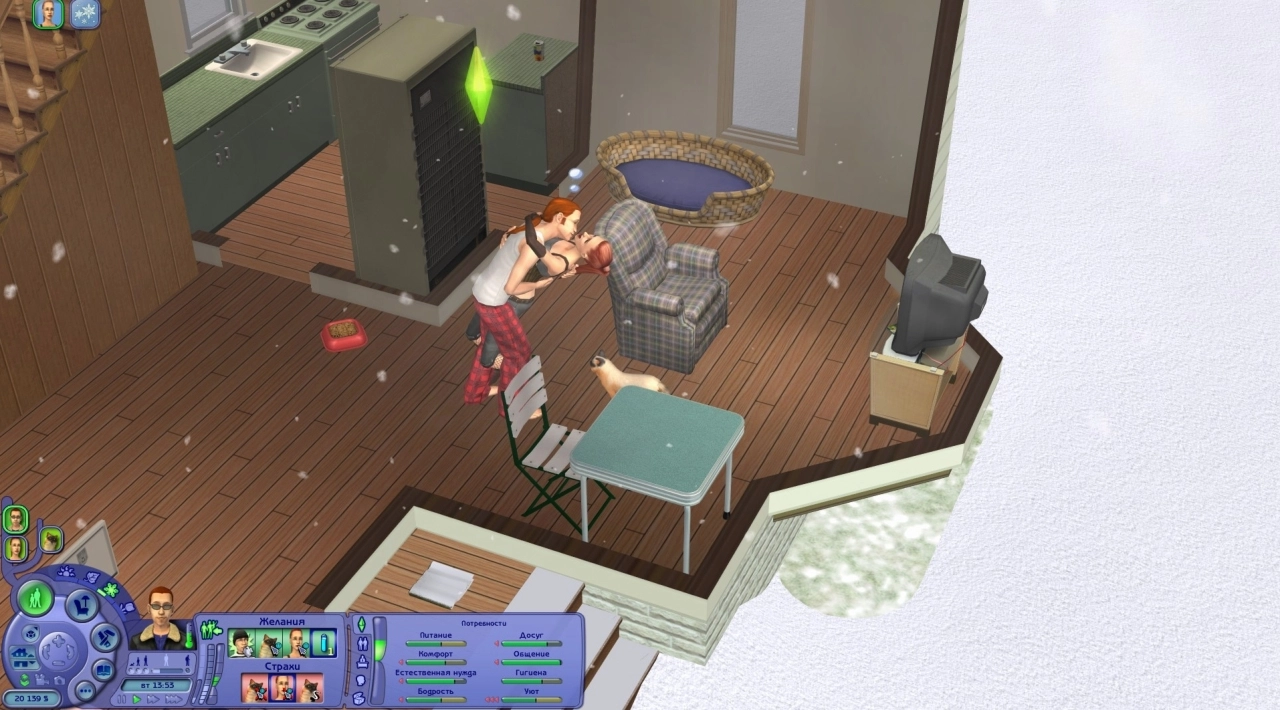Open Buy mode with the armchair icon
Viewport: 1280px width, 710px height.
point(81,604)
